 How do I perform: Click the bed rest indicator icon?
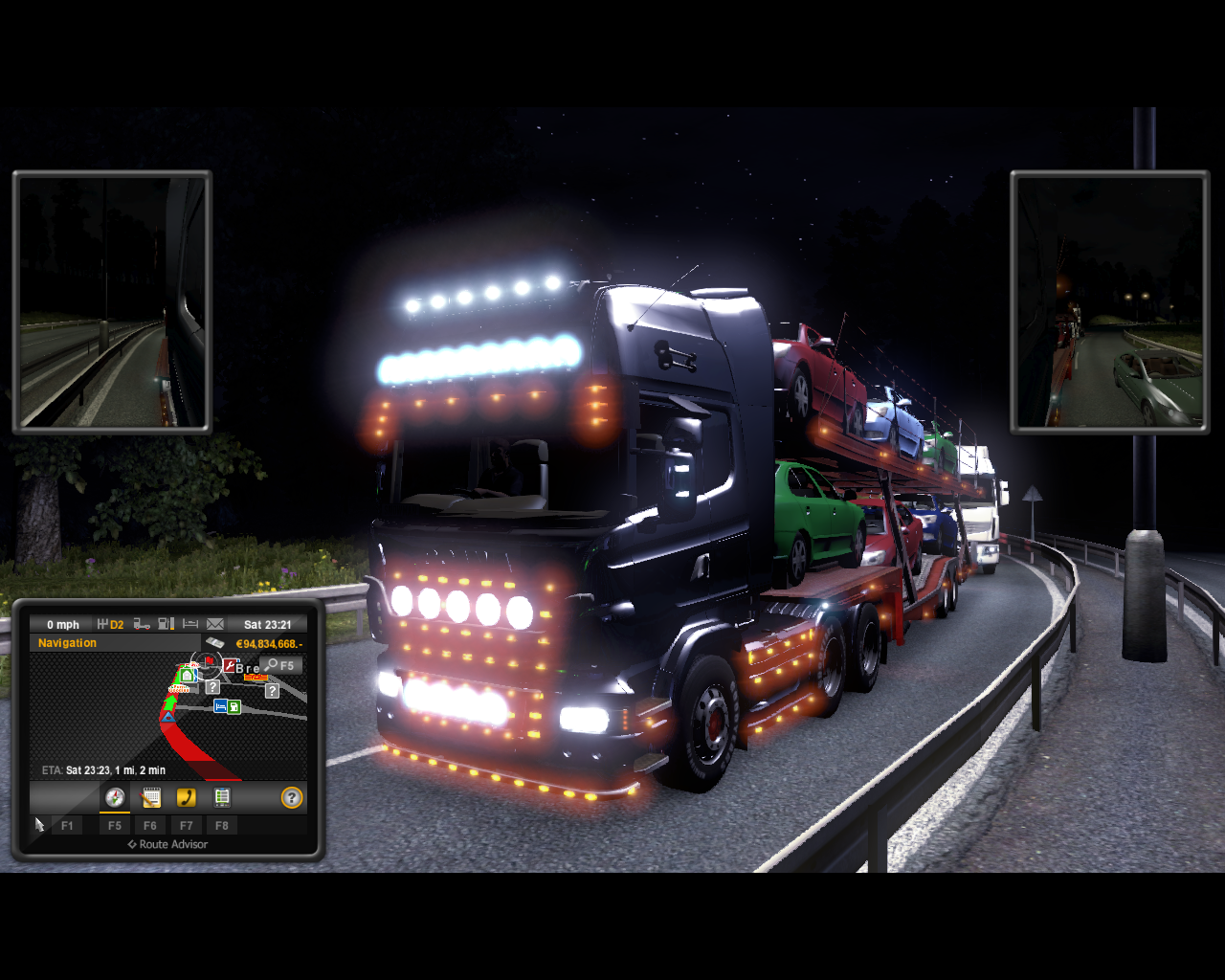pos(190,624)
